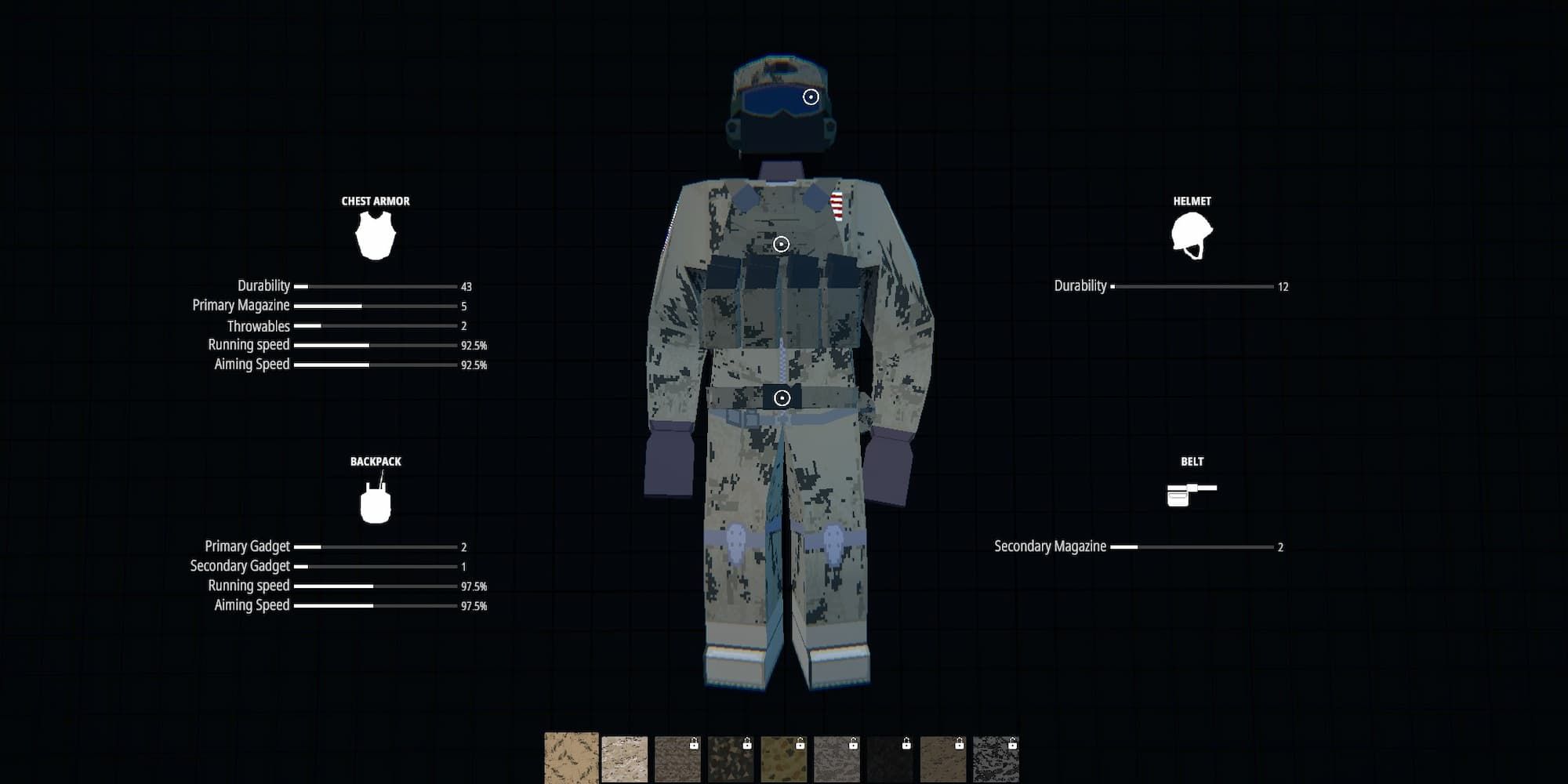Click the white Helmet icon

tap(1190, 235)
